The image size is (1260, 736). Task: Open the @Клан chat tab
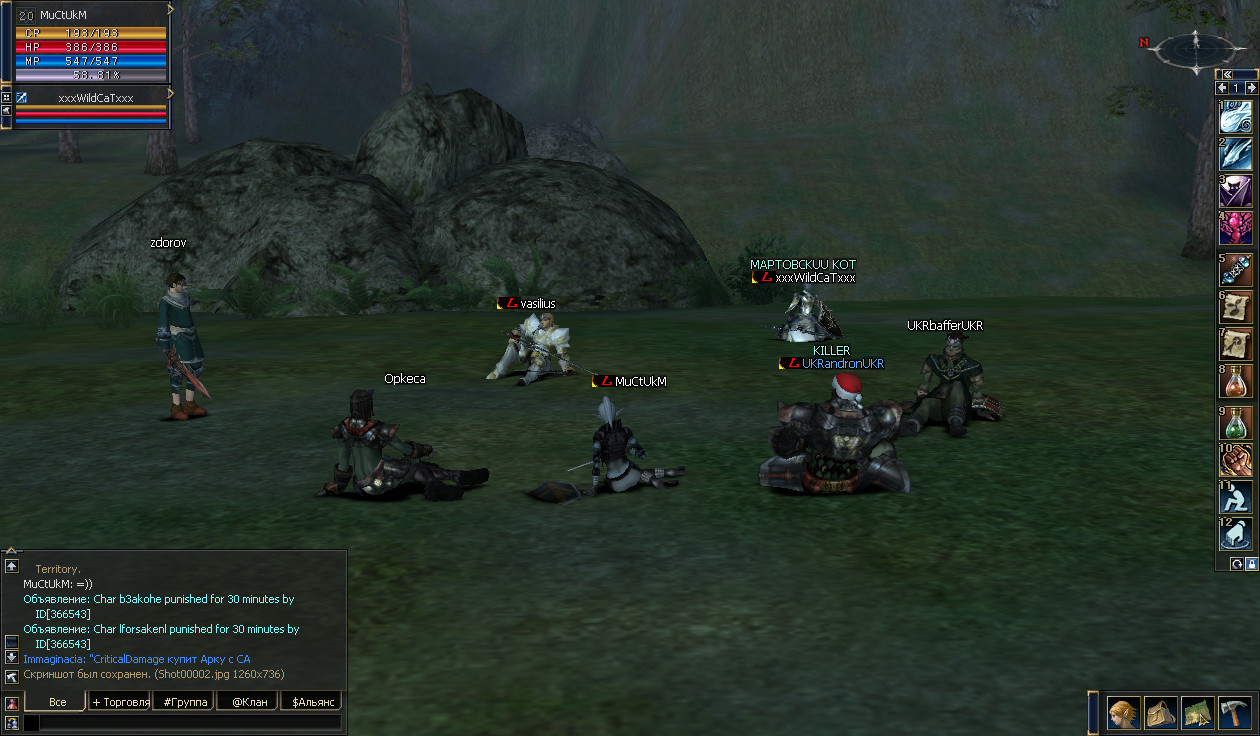tap(249, 702)
